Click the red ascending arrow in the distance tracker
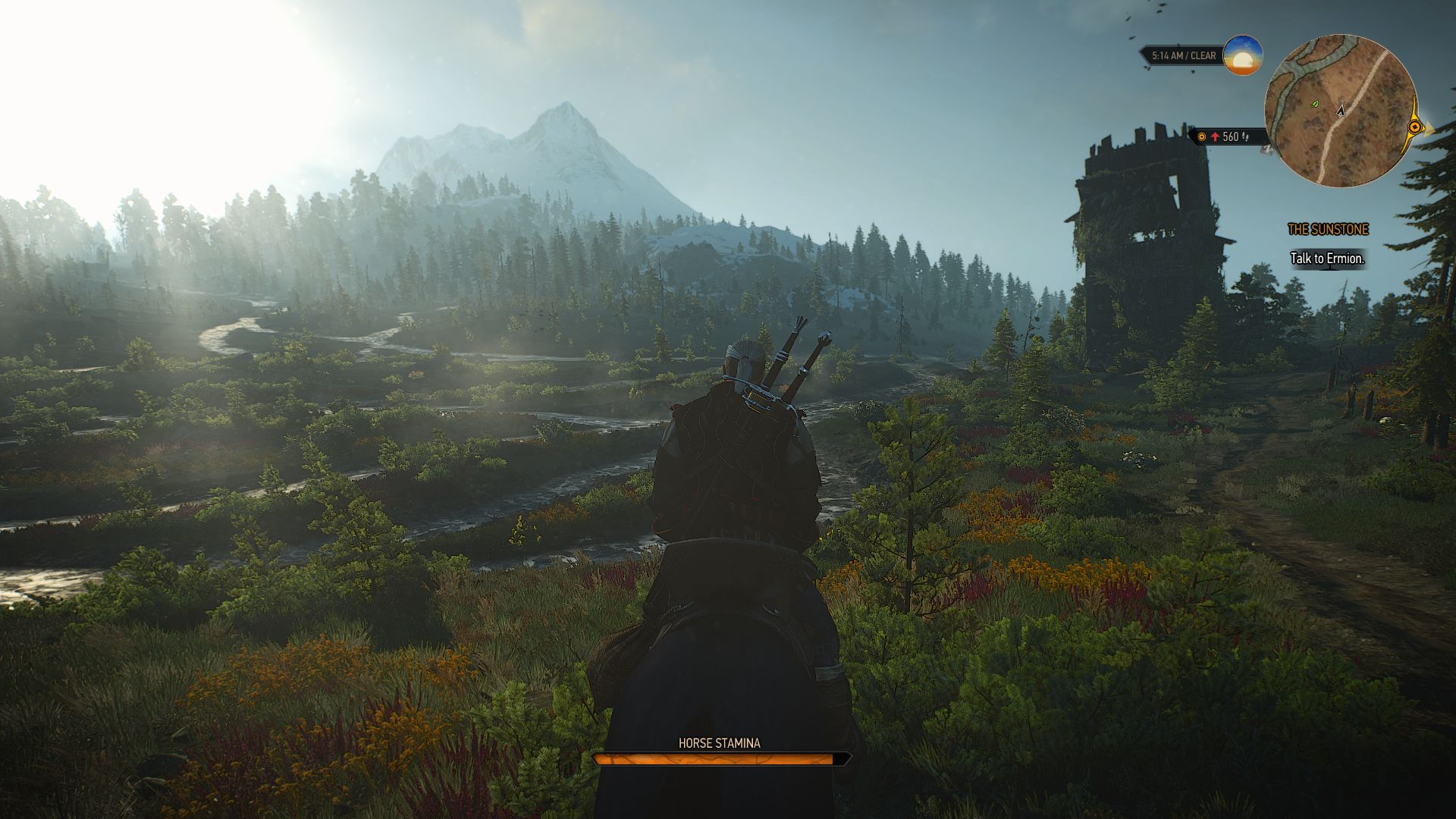 tap(1216, 137)
